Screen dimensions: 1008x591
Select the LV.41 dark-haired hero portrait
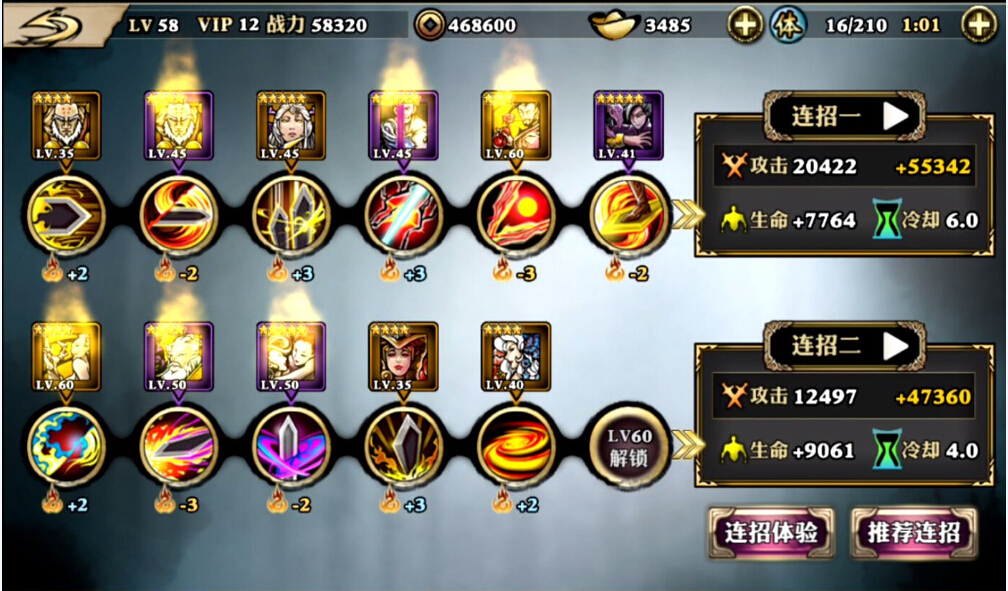pyautogui.click(x=628, y=125)
